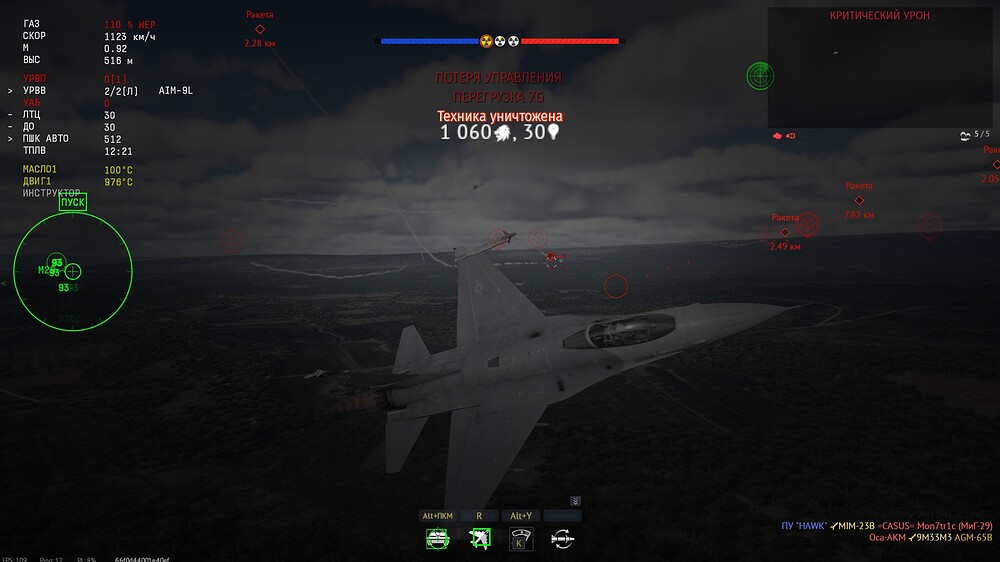The image size is (1000, 562).
Task: Activate the radar target lock action icon
Action: tap(438, 539)
